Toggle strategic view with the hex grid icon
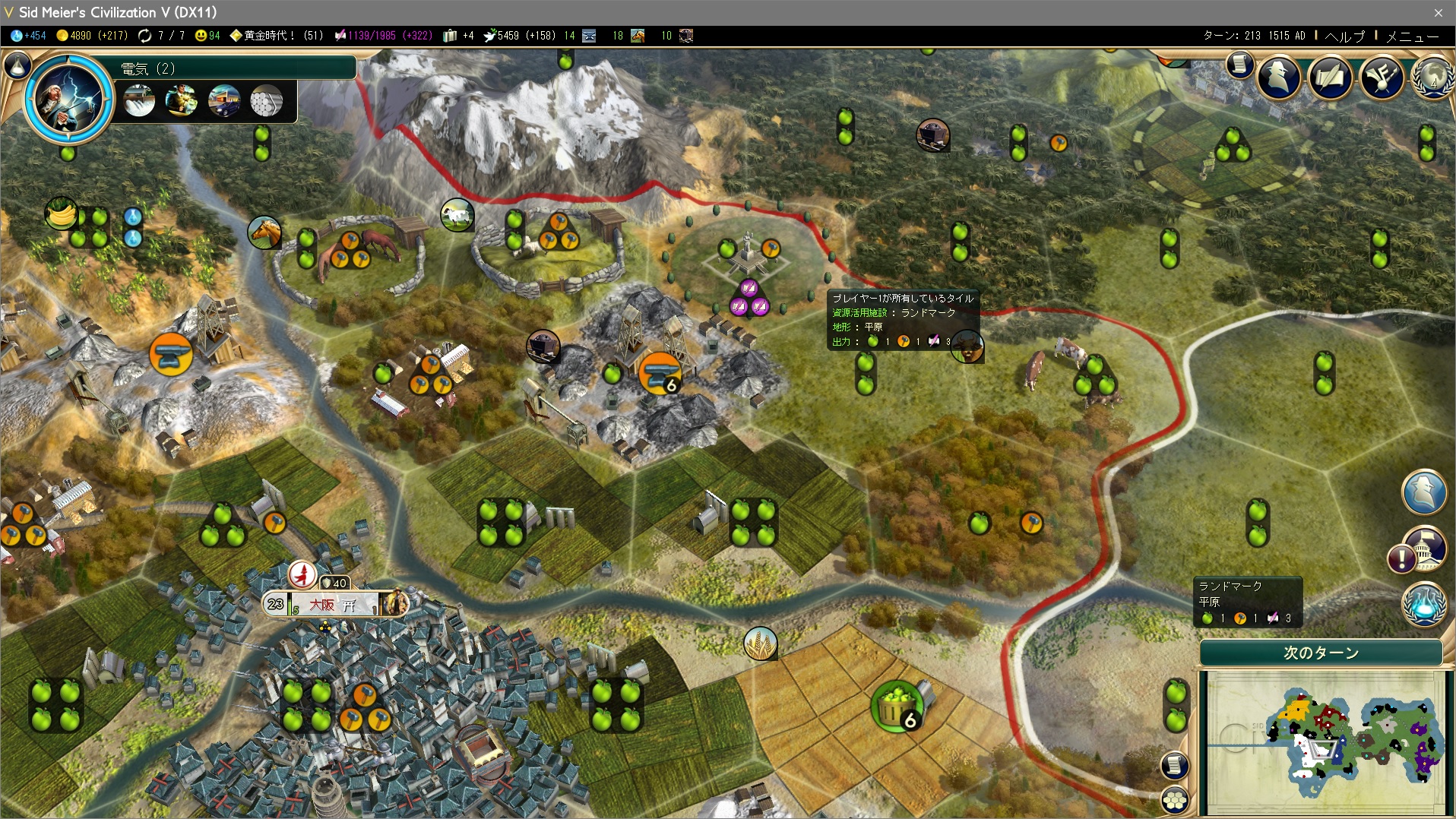The image size is (1456, 819). tap(1175, 799)
